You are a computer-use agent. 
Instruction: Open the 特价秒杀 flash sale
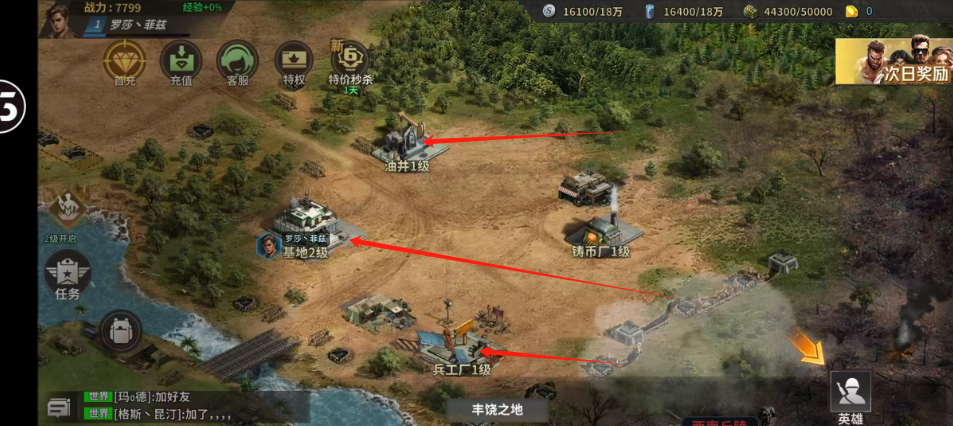pos(350,62)
